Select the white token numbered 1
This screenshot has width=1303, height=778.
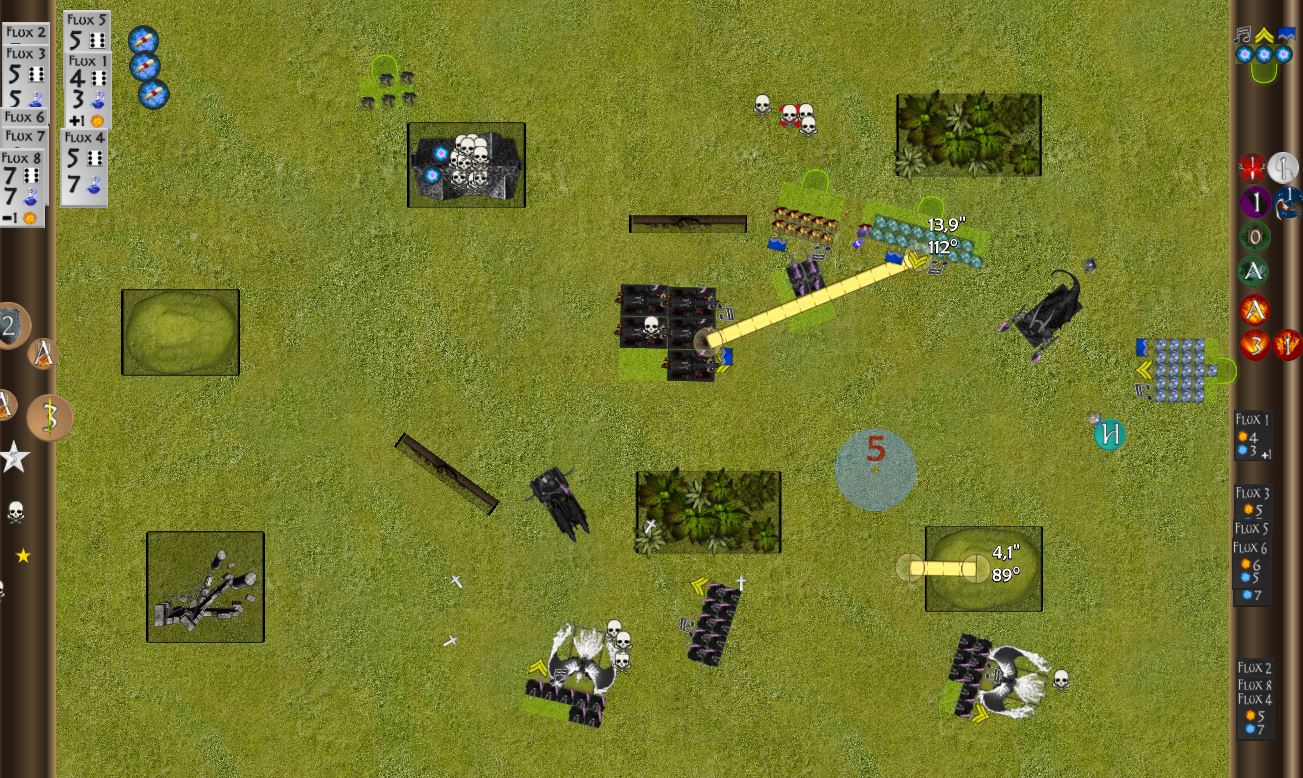(1284, 167)
